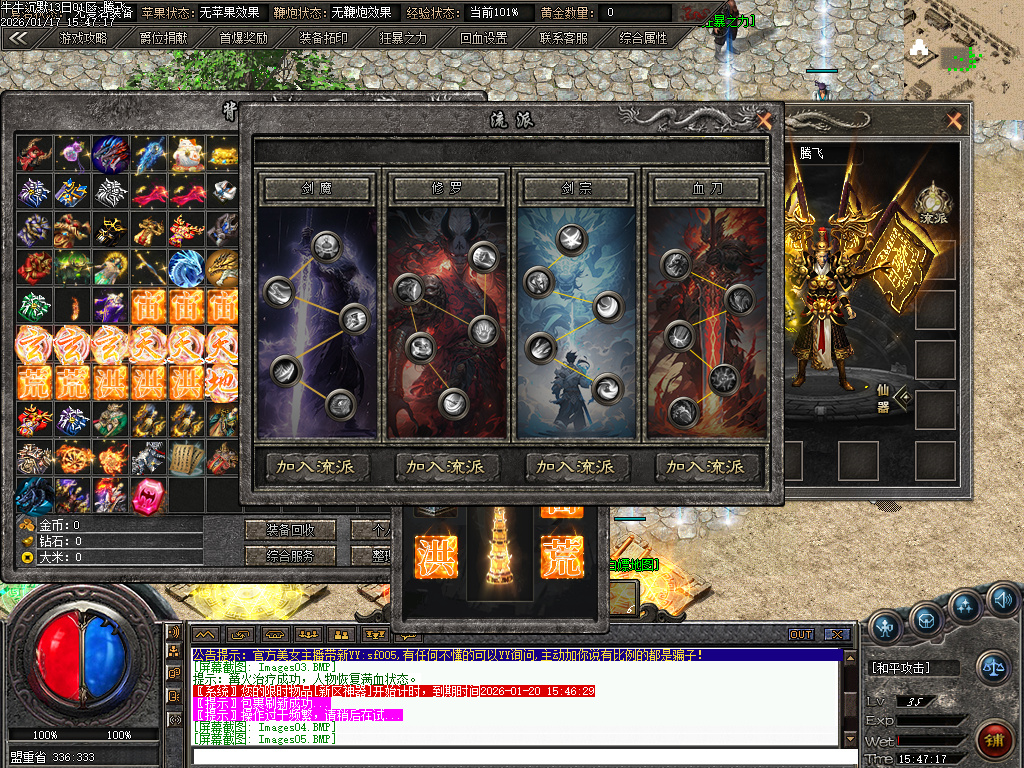
Task: Open the 首爆奖励 rewards menu
Action: click(x=243, y=39)
